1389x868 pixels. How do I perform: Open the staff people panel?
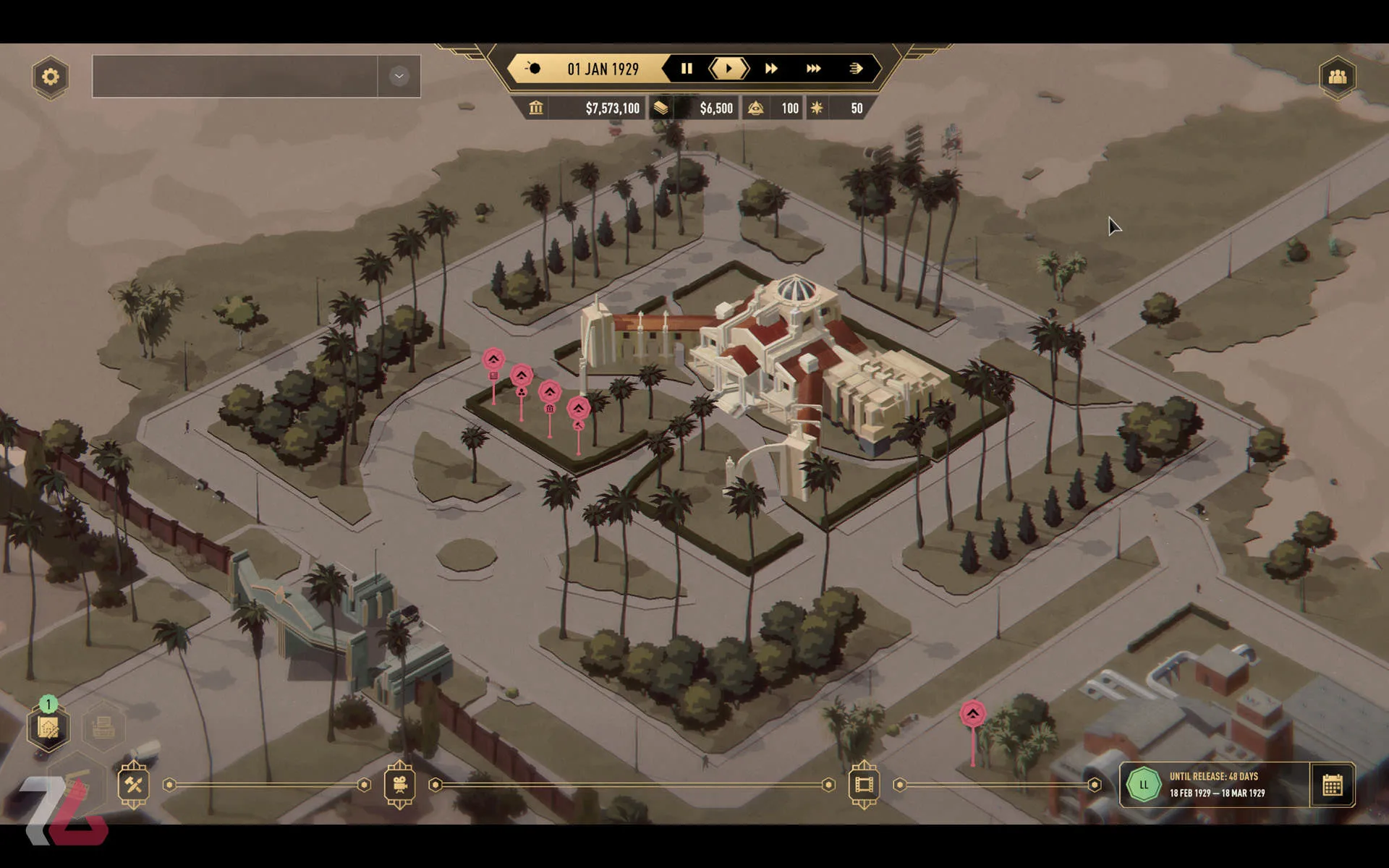click(1337, 77)
